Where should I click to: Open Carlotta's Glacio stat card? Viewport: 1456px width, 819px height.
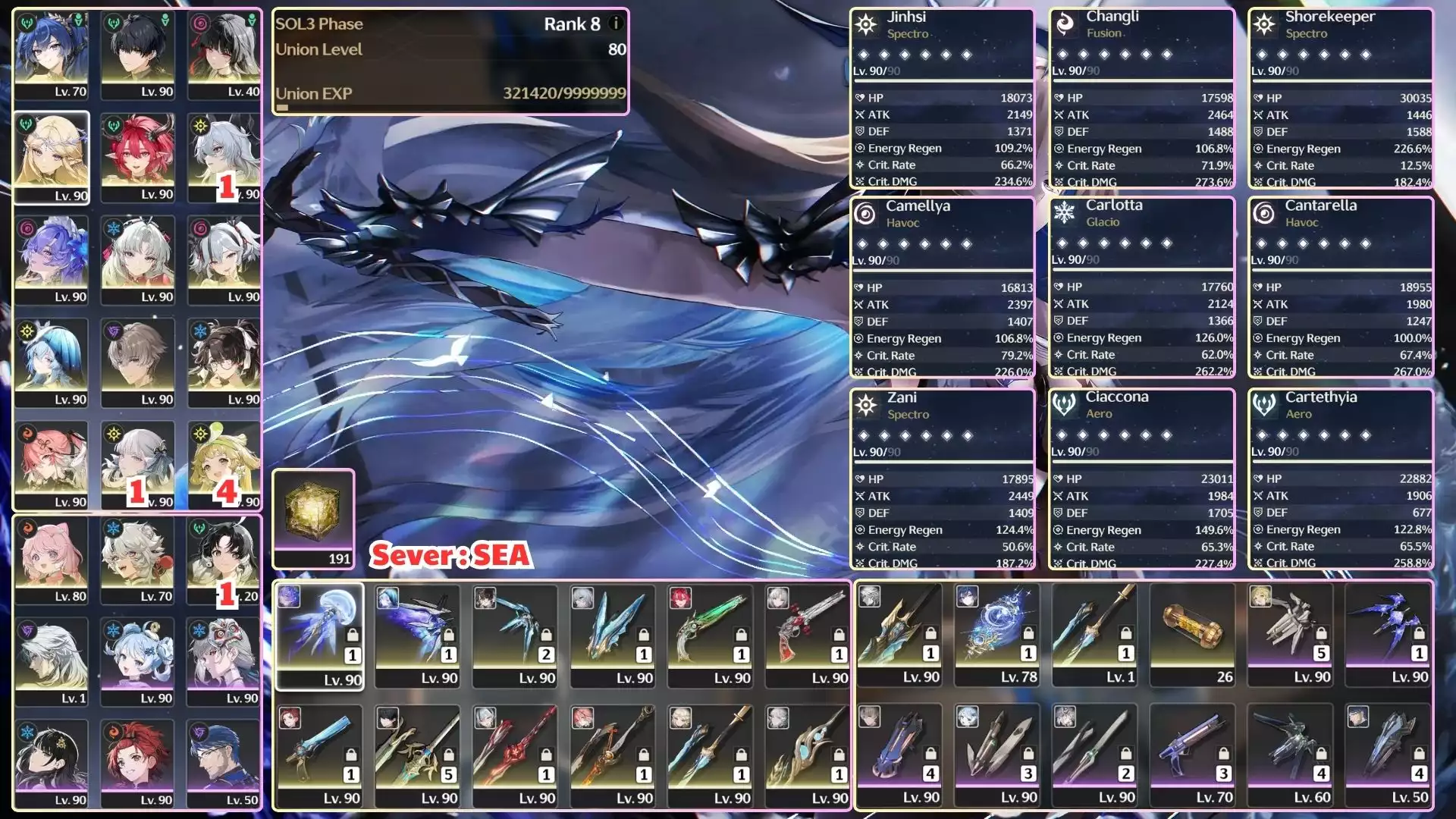click(x=1141, y=288)
